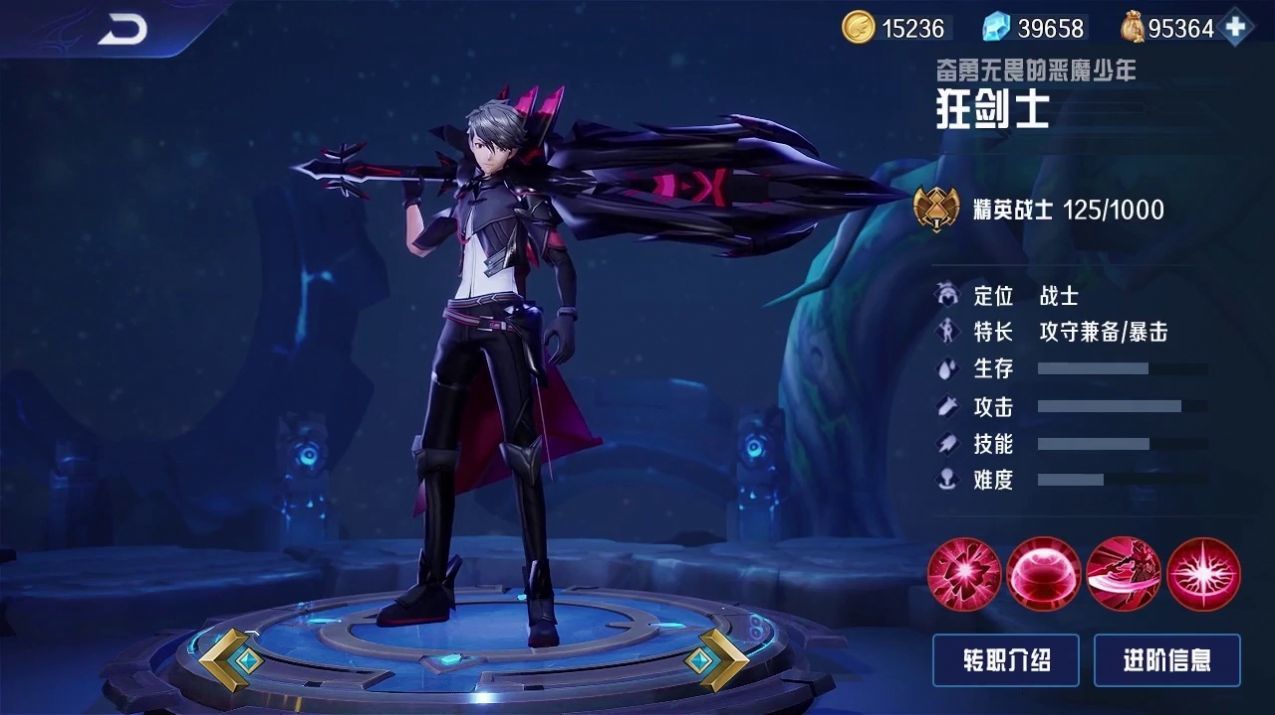1275x715 pixels.
Task: View the red dome shield skill icon
Action: coord(1044,573)
